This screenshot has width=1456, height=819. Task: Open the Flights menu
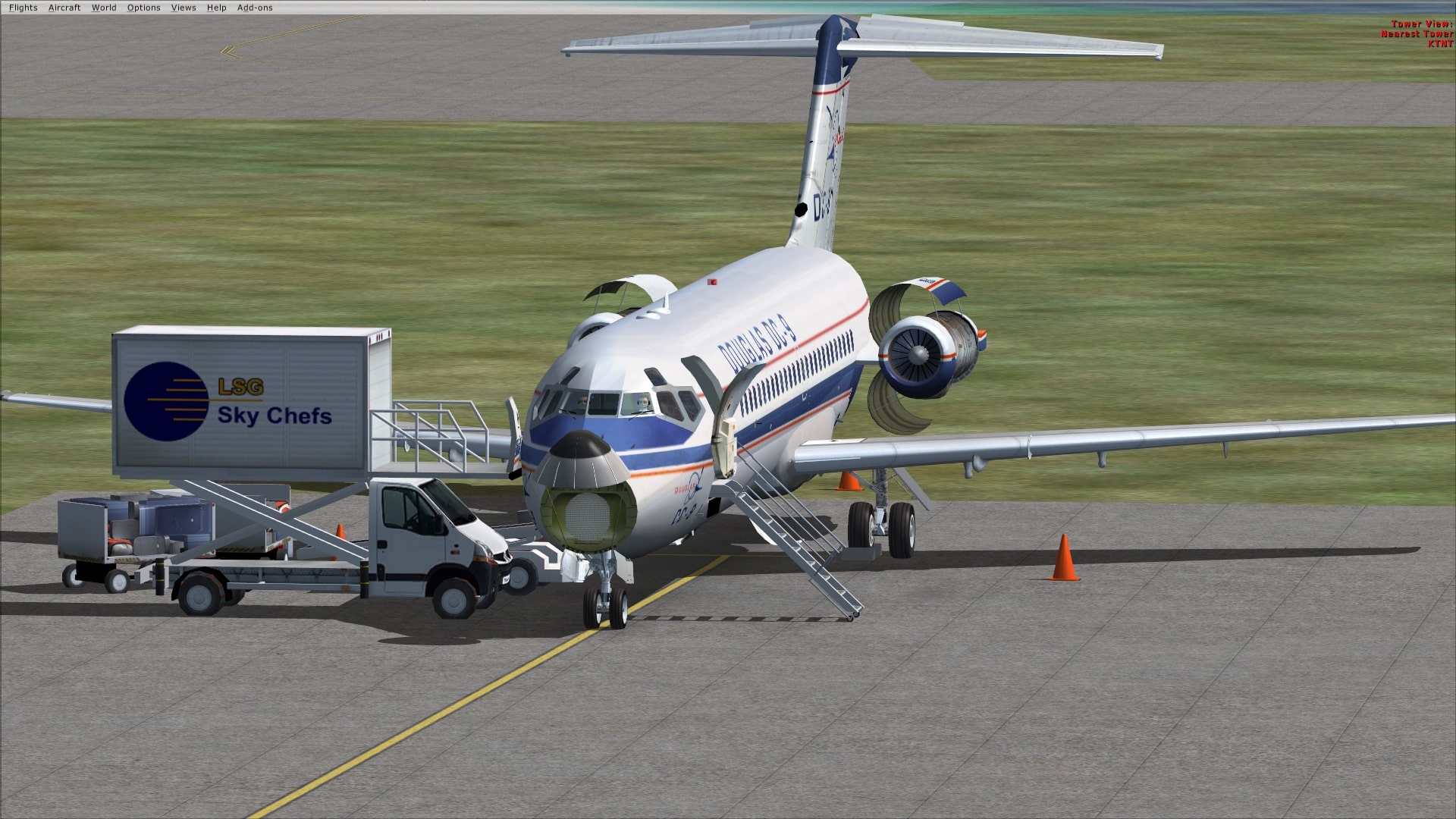pyautogui.click(x=23, y=8)
